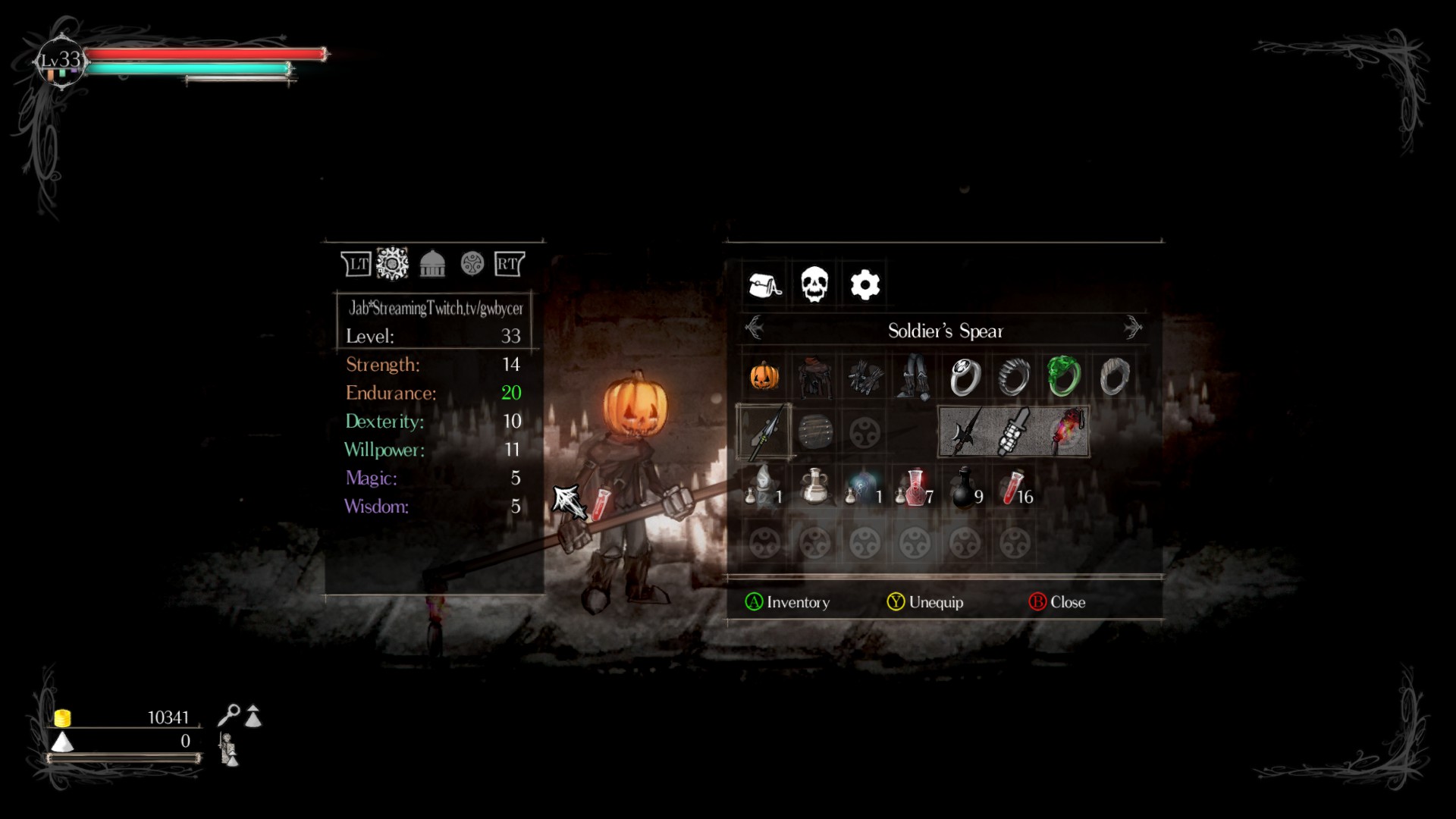Select the pumpkin helmet slot

click(764, 376)
